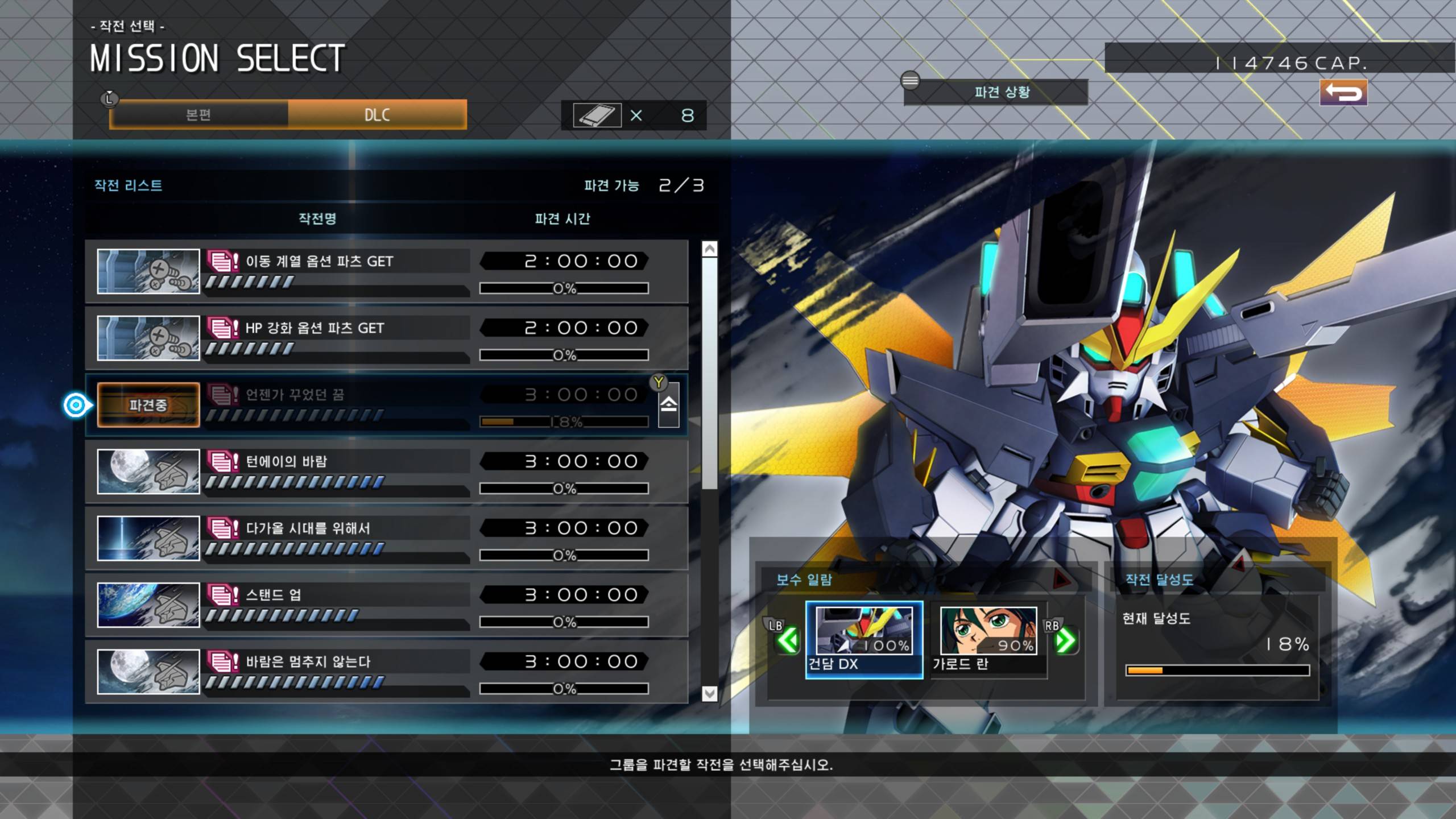Open the 파견 상황 dispatch status
Image resolution: width=1456 pixels, height=819 pixels.
pos(1001,92)
